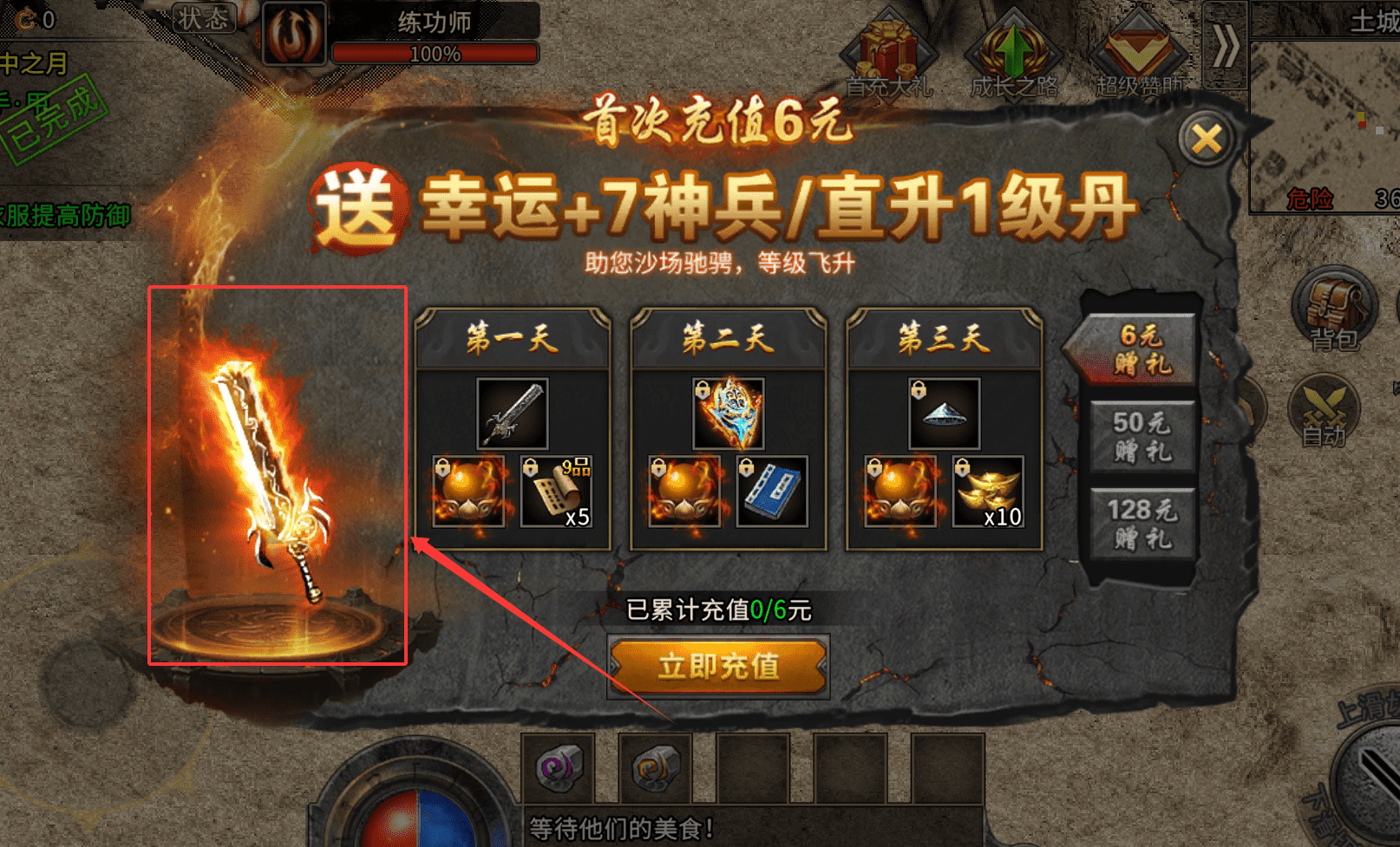
Task: Select the gold ingots x10 reward
Action: 988,492
